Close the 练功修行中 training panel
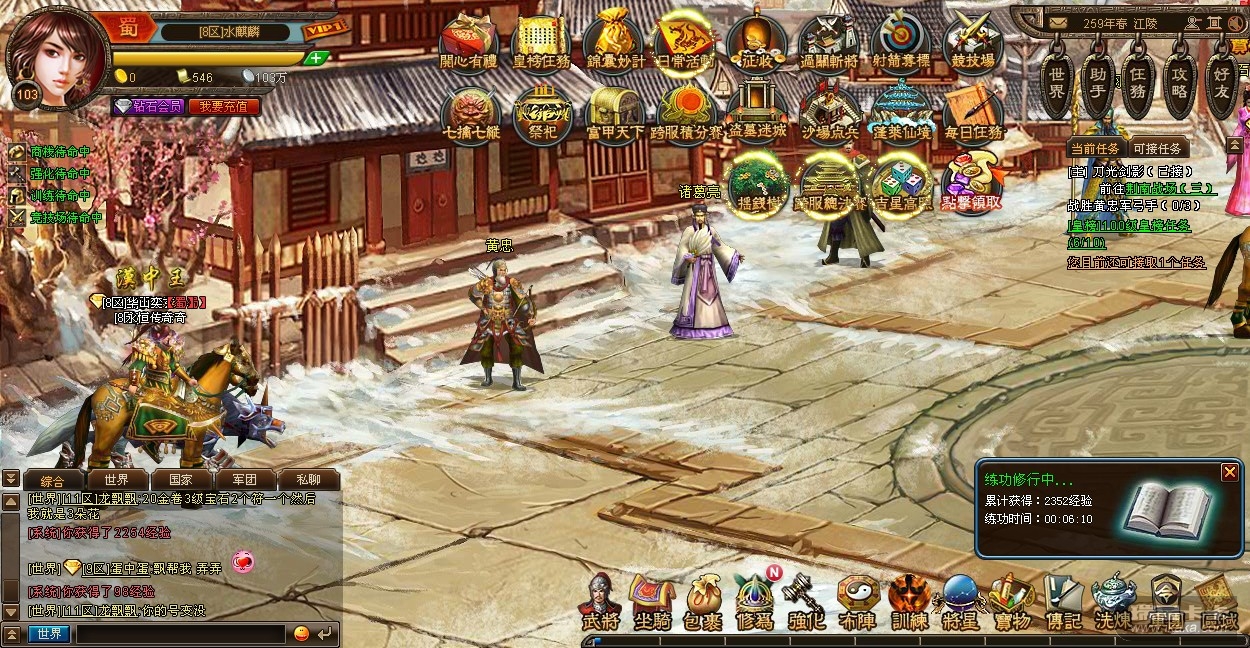 tap(1229, 472)
